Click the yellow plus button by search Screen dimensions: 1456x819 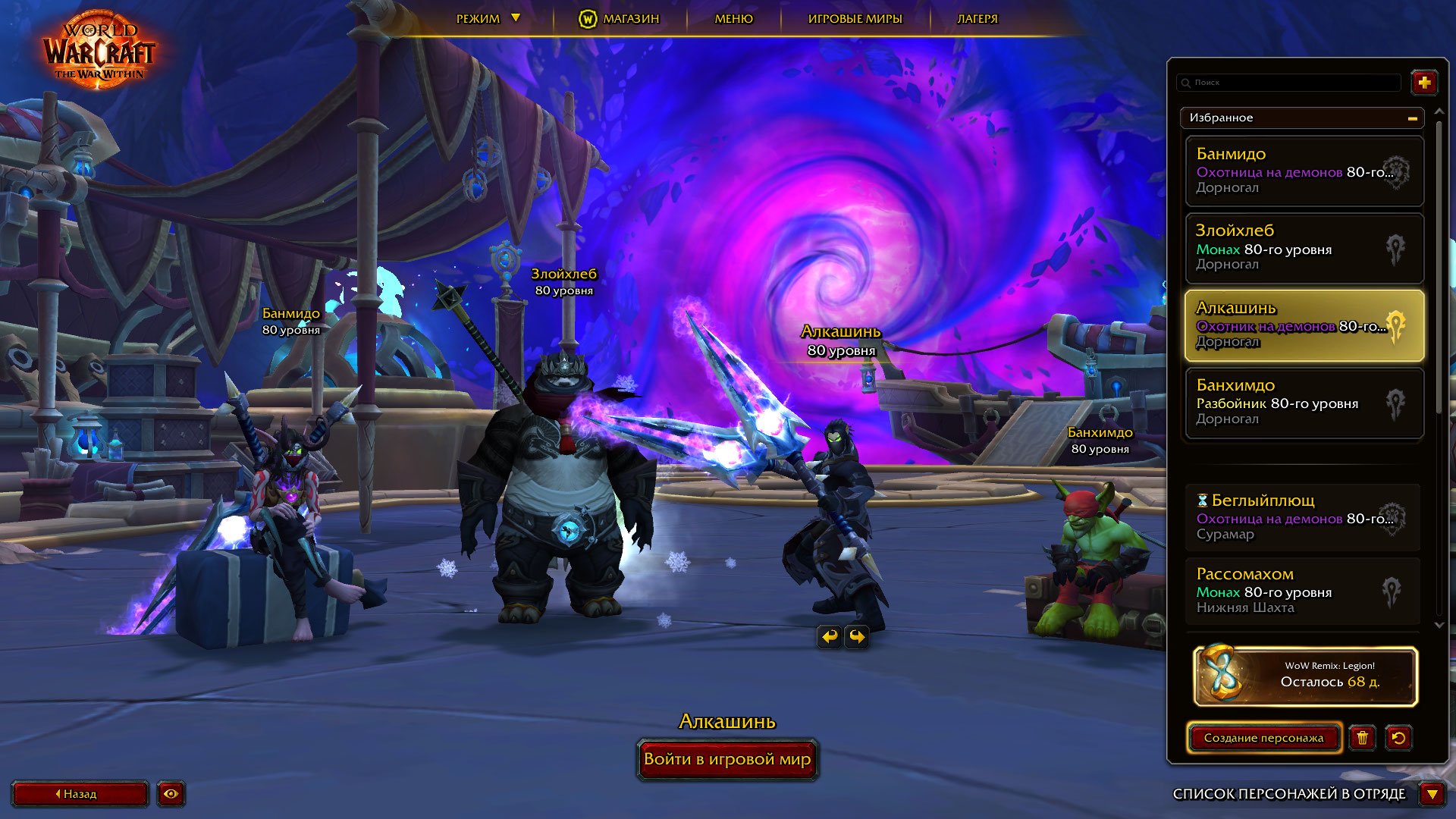coord(1424,83)
